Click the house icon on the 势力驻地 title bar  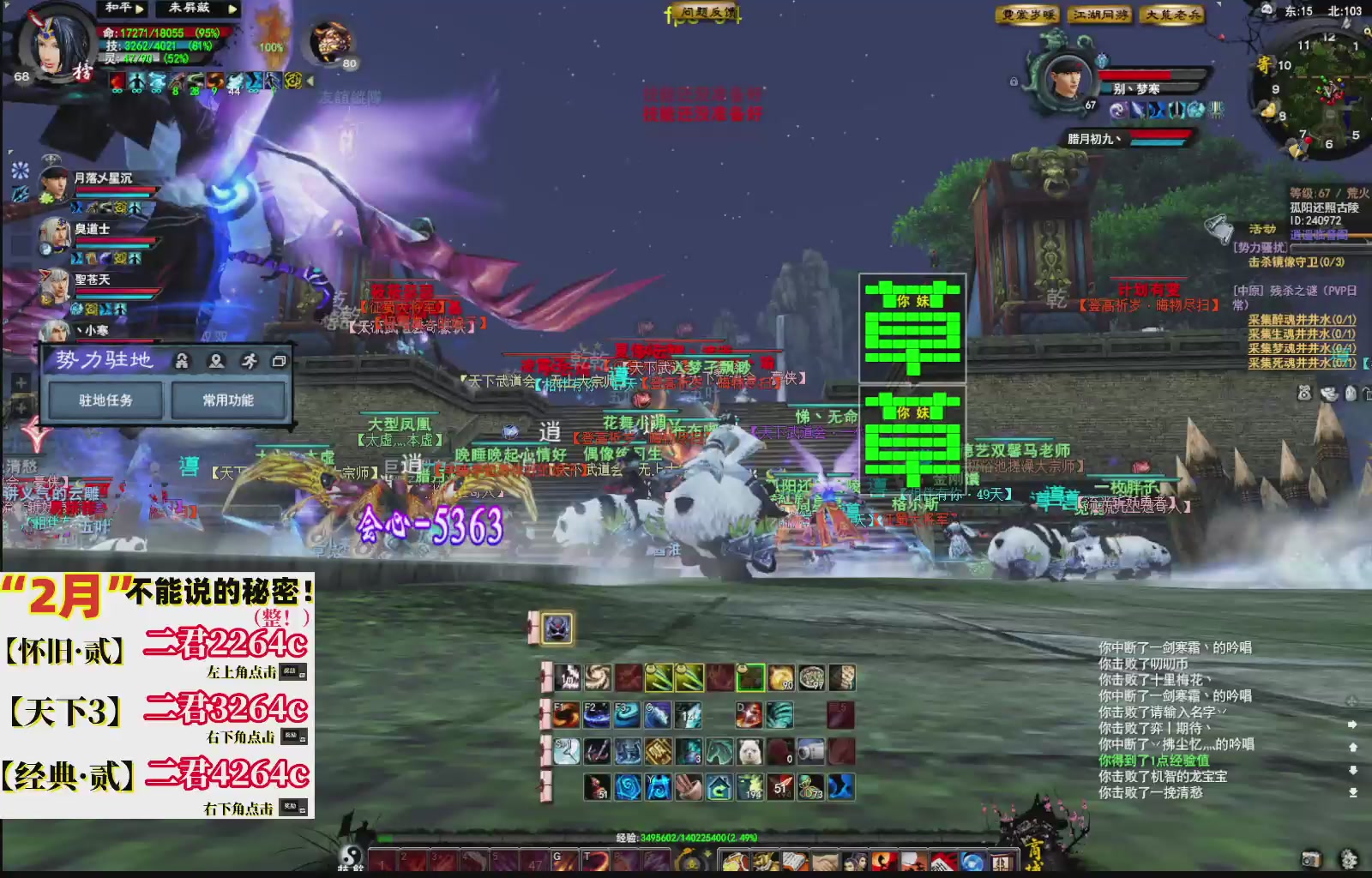(182, 361)
